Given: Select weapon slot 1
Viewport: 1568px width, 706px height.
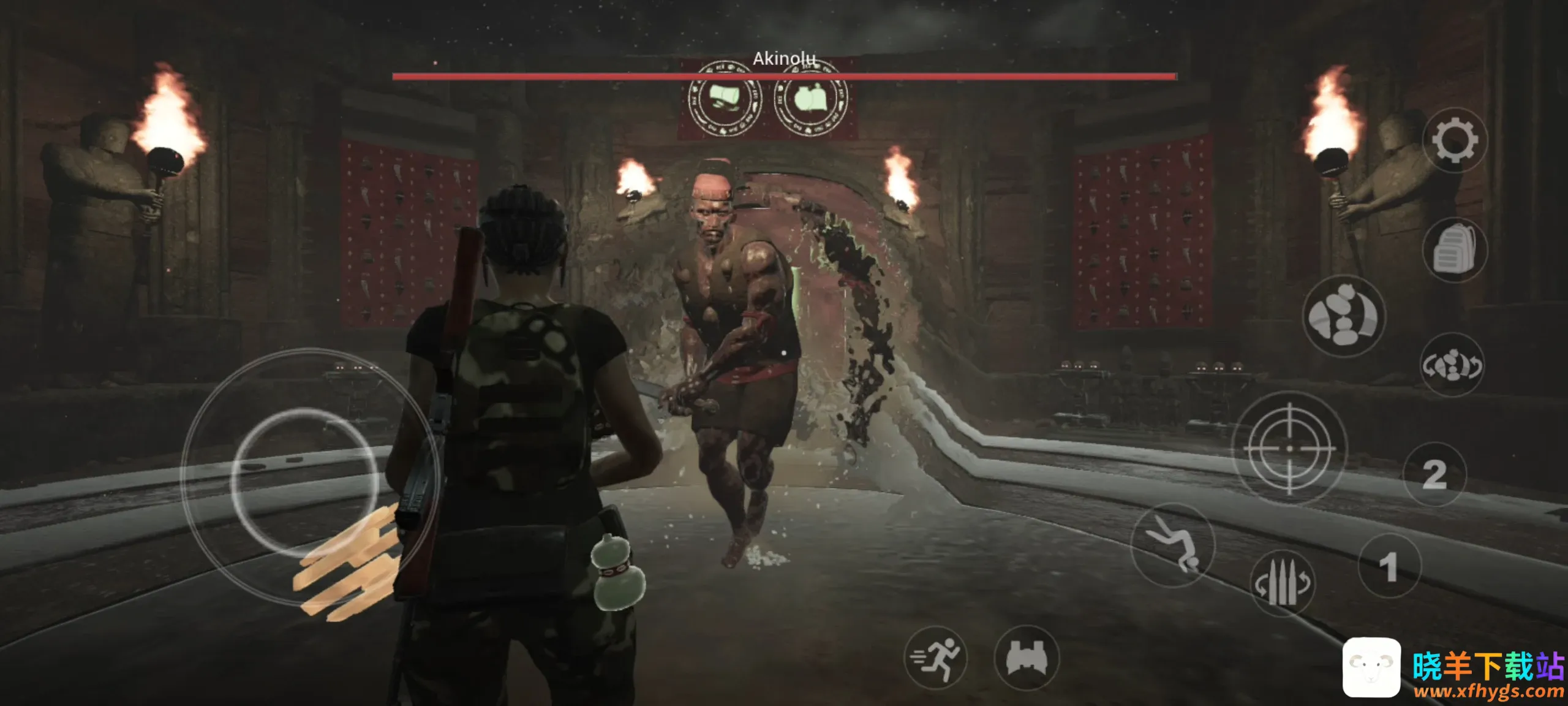Looking at the screenshot, I should (1389, 566).
